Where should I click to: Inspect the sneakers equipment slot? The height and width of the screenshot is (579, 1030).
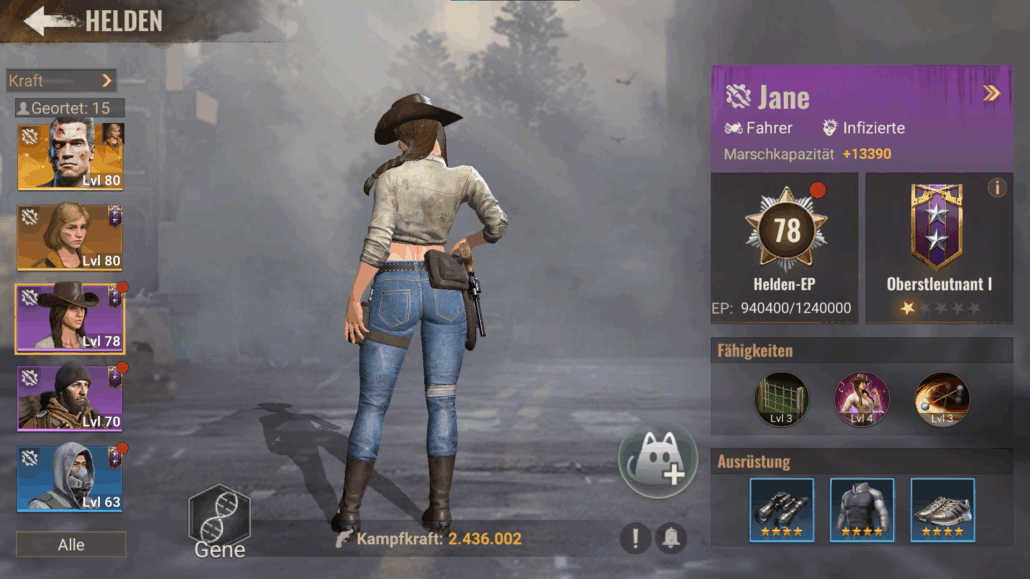tap(942, 509)
